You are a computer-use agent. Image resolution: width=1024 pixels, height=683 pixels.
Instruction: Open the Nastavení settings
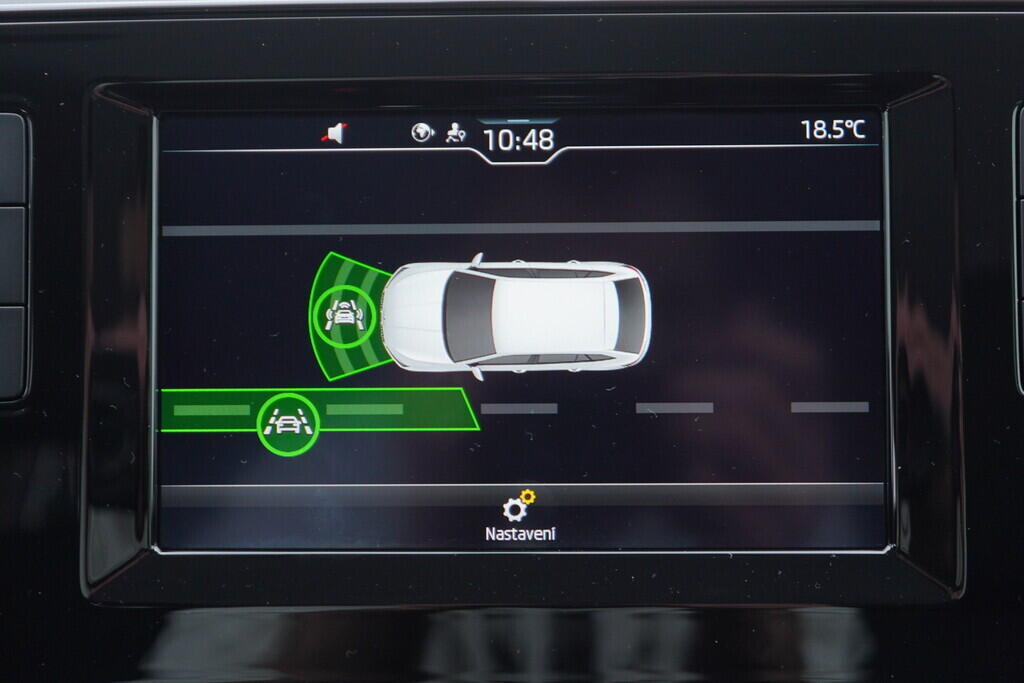[x=519, y=517]
